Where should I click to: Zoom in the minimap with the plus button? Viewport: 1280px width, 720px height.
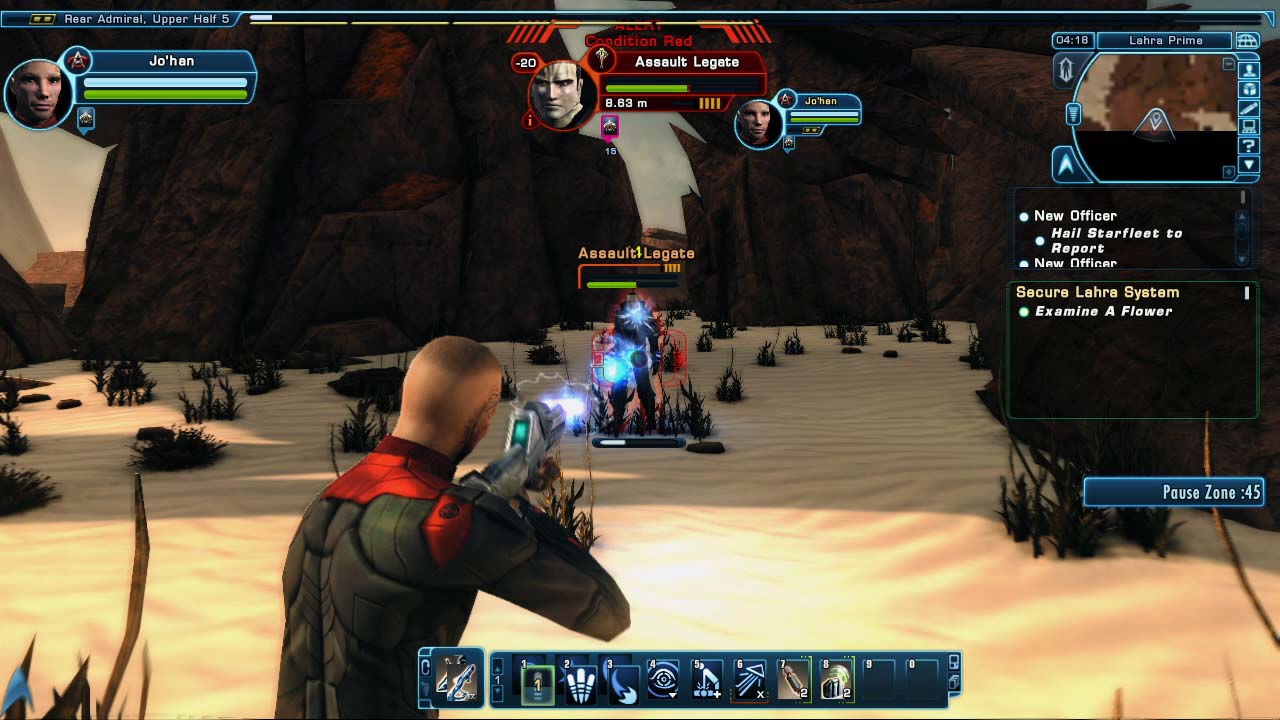click(1228, 172)
